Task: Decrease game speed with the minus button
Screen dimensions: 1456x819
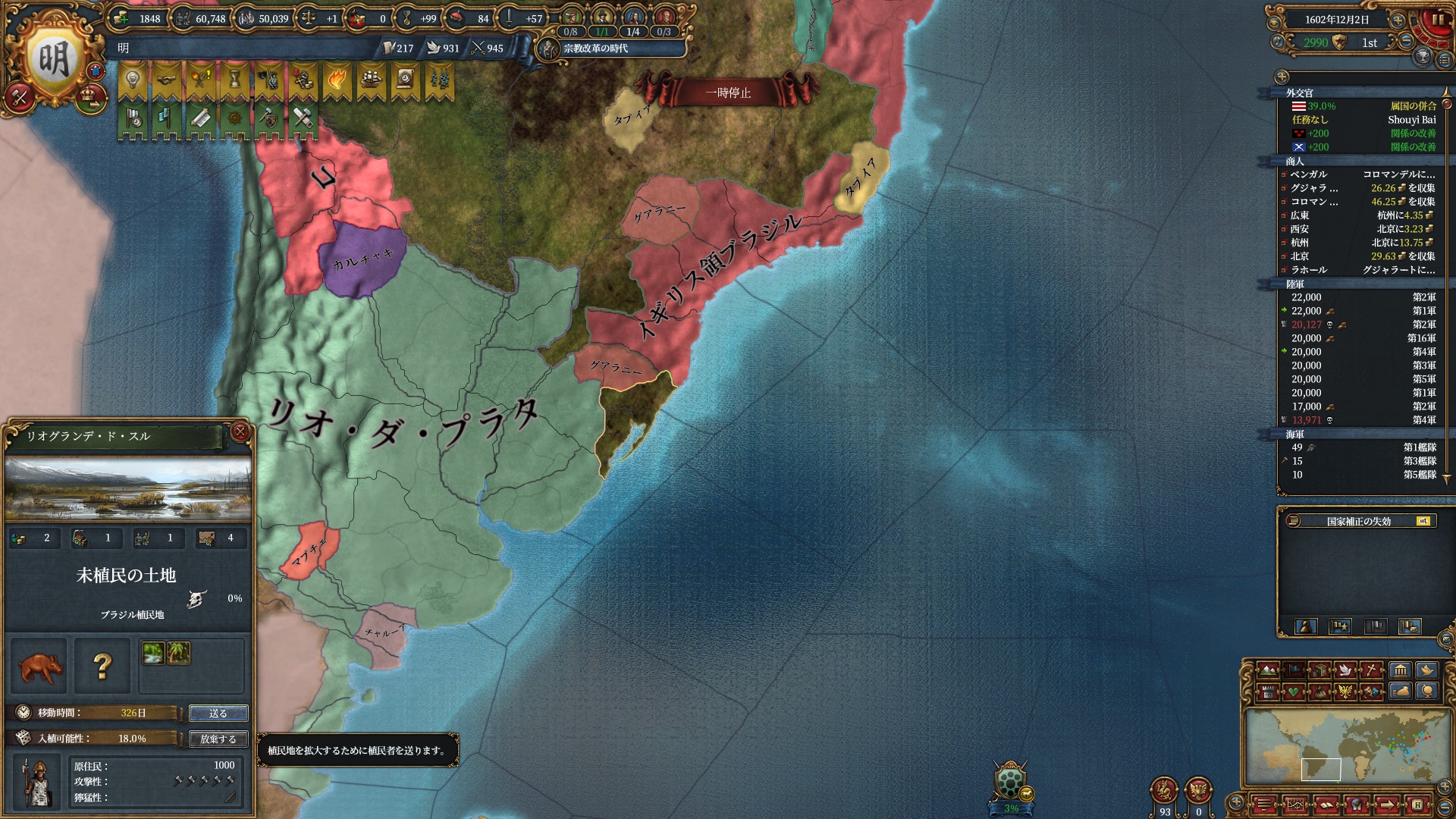Action: (x=1405, y=42)
